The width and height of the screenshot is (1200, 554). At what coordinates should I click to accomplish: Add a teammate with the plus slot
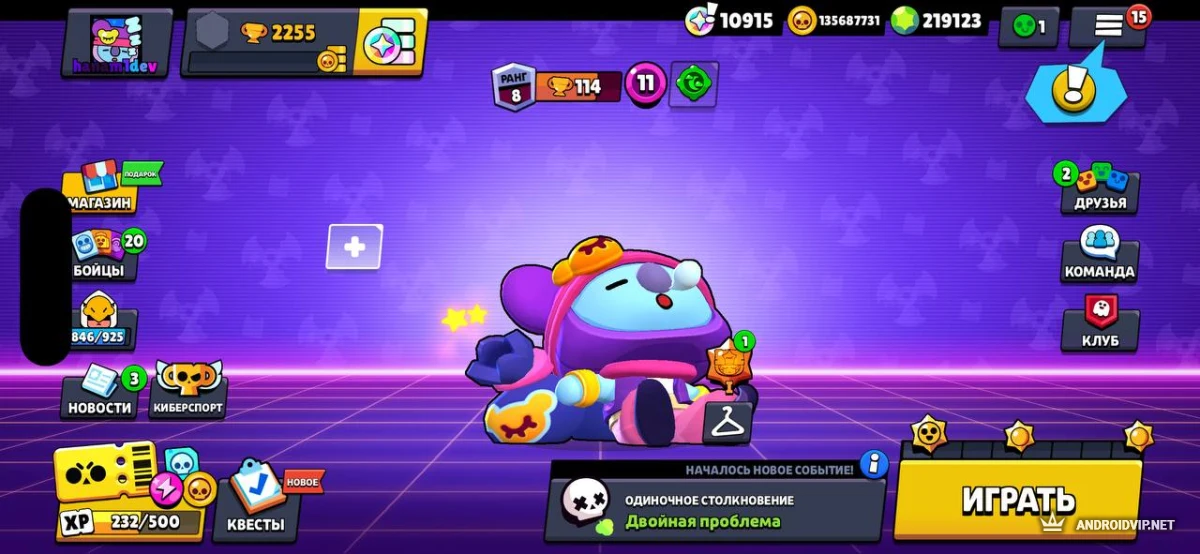tap(354, 247)
